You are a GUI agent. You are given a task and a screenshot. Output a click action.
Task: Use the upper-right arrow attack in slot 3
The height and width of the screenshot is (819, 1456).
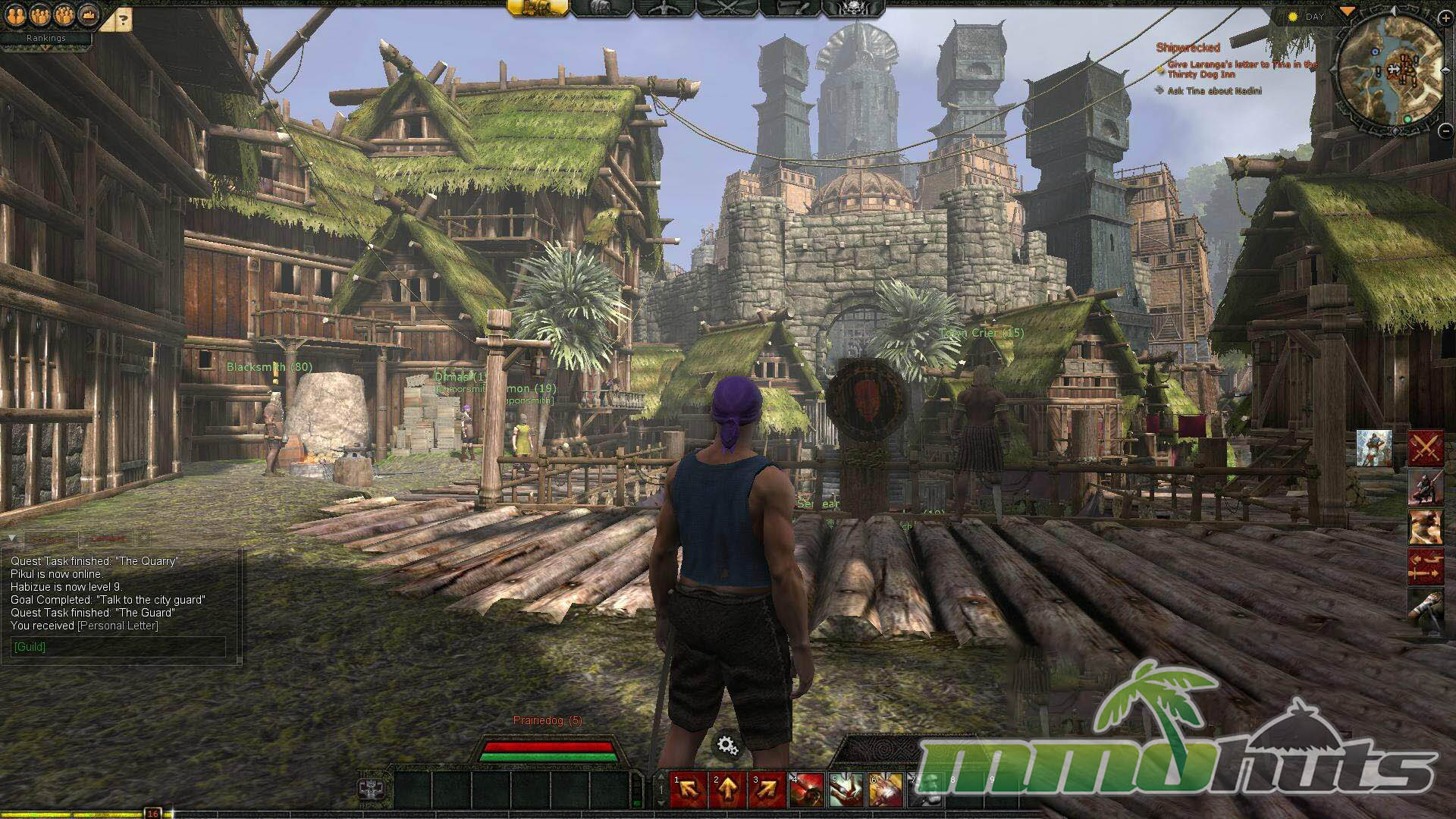(x=767, y=790)
